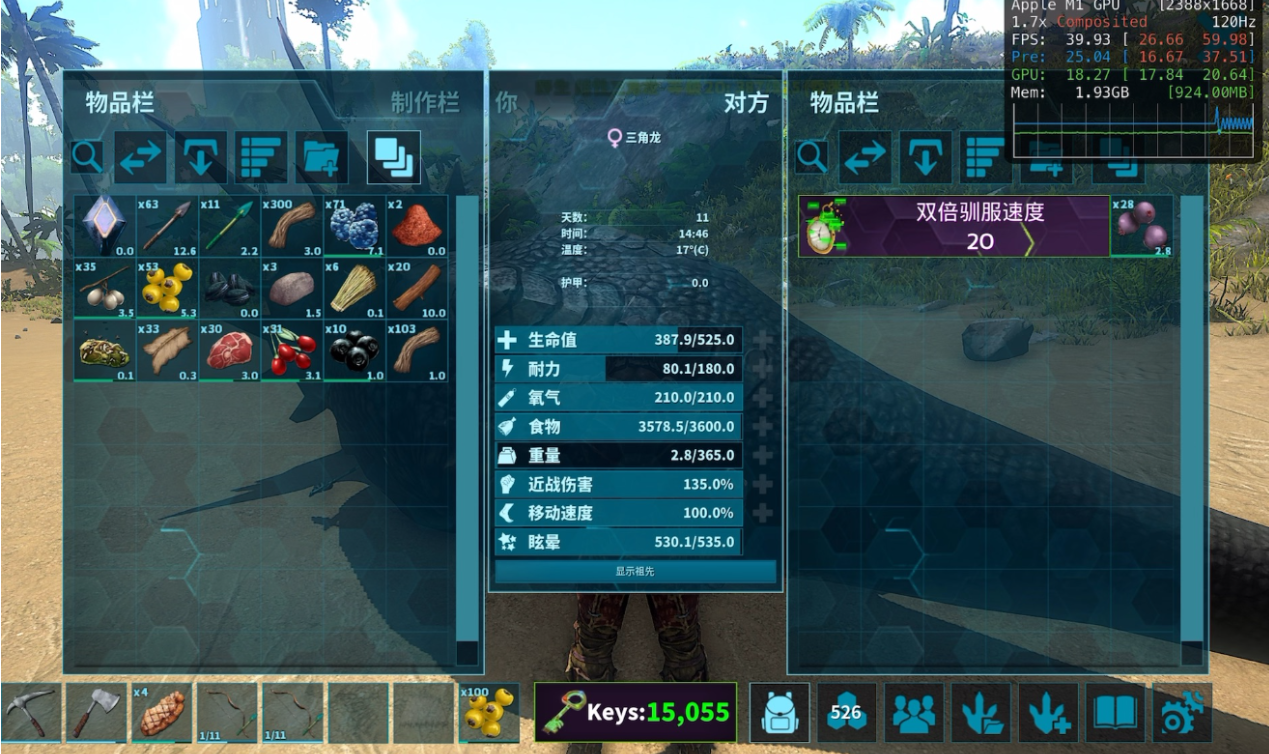
Task: Switch to the 制作栏 crafting tab
Action: 425,103
